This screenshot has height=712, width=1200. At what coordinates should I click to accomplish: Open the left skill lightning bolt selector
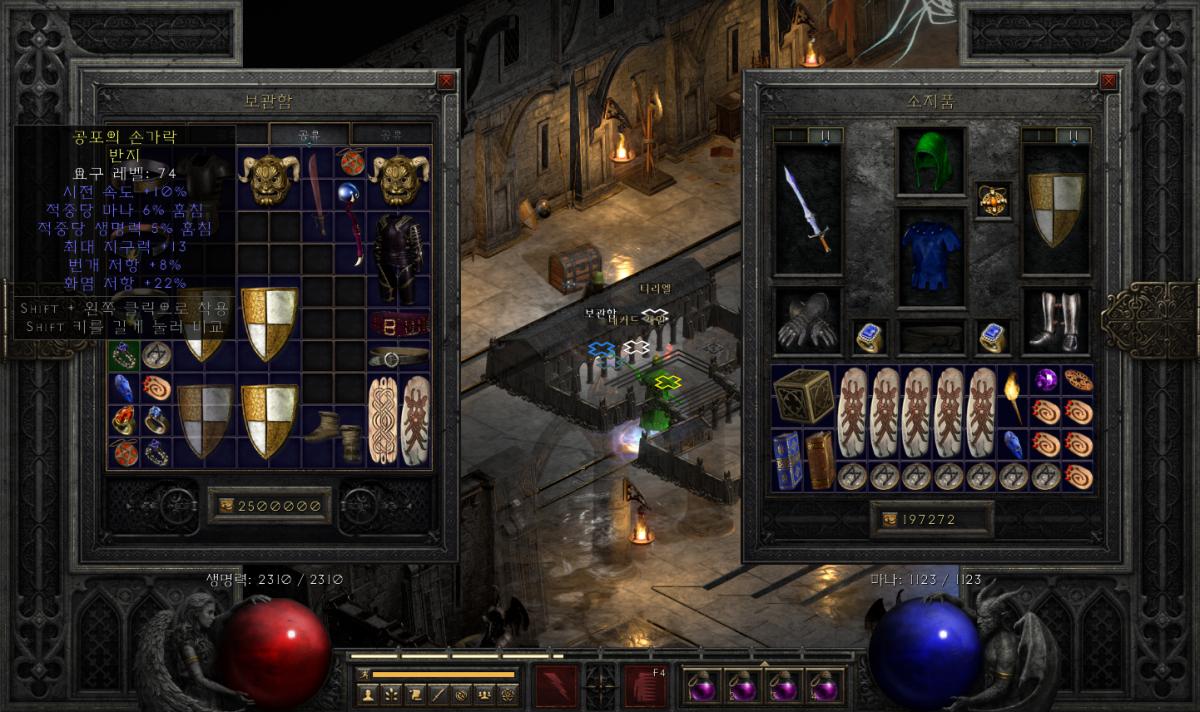click(x=556, y=687)
